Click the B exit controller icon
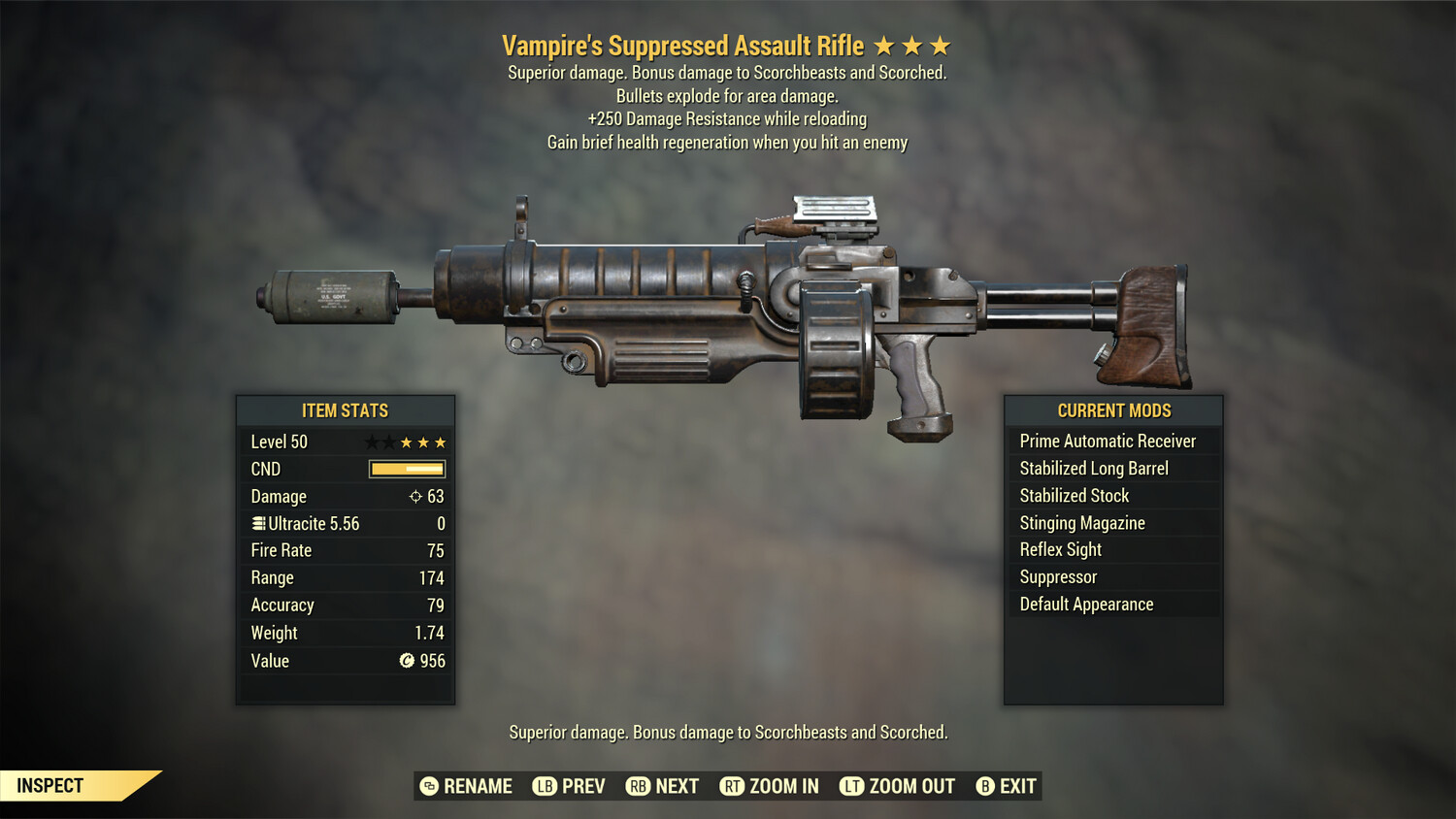 (986, 786)
